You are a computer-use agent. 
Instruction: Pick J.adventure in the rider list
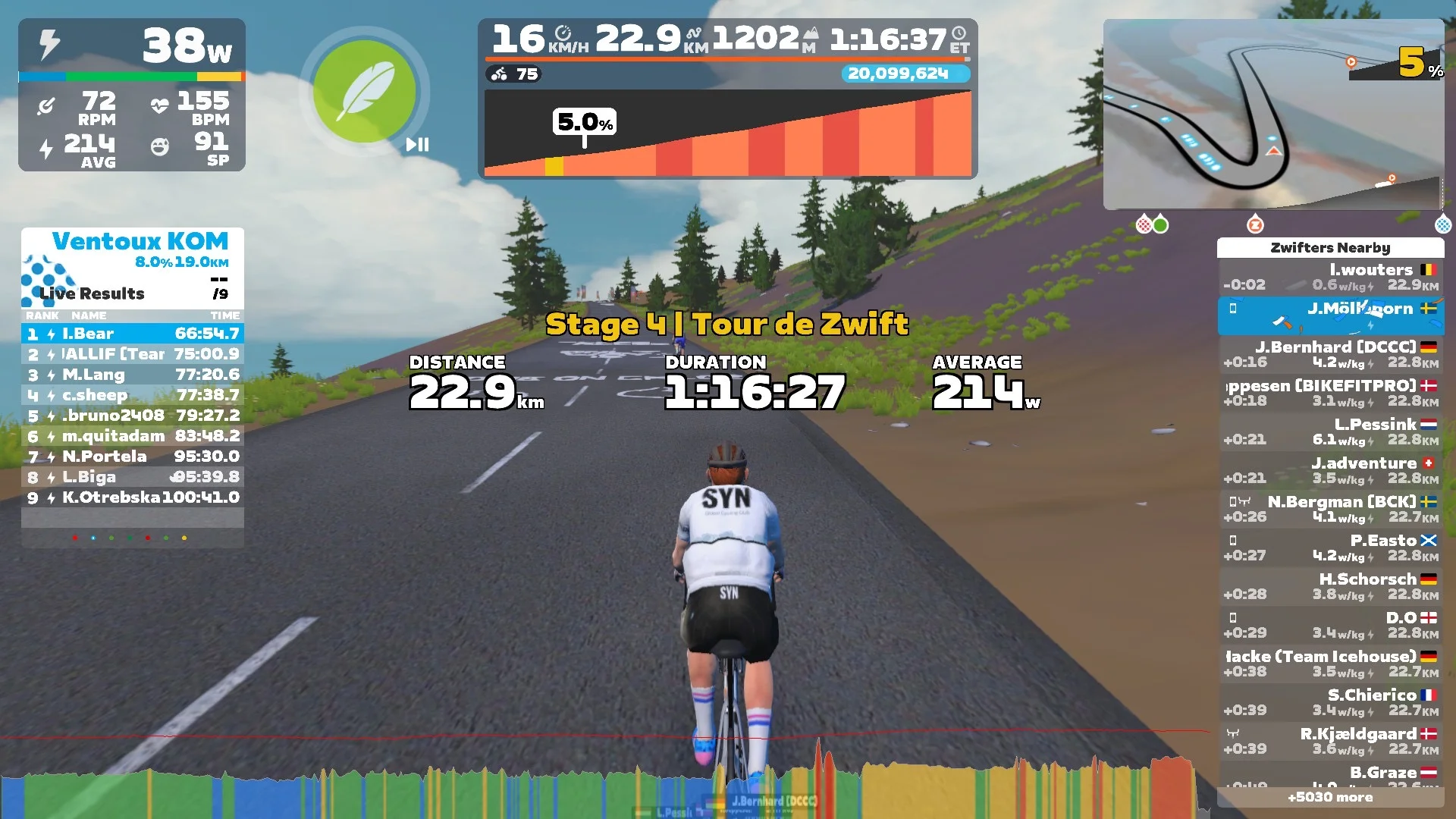pos(1330,471)
